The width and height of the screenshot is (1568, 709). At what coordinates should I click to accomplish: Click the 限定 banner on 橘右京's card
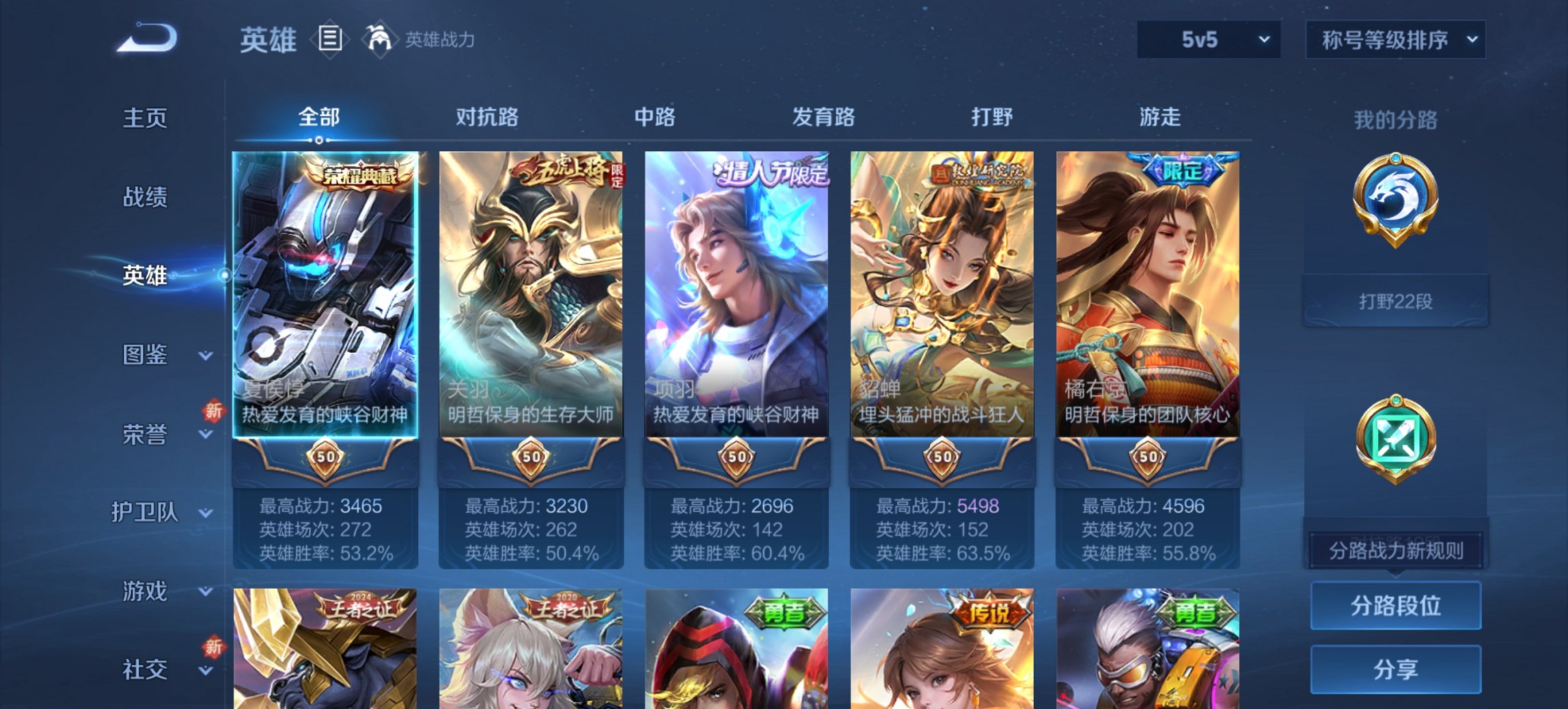coord(1184,170)
